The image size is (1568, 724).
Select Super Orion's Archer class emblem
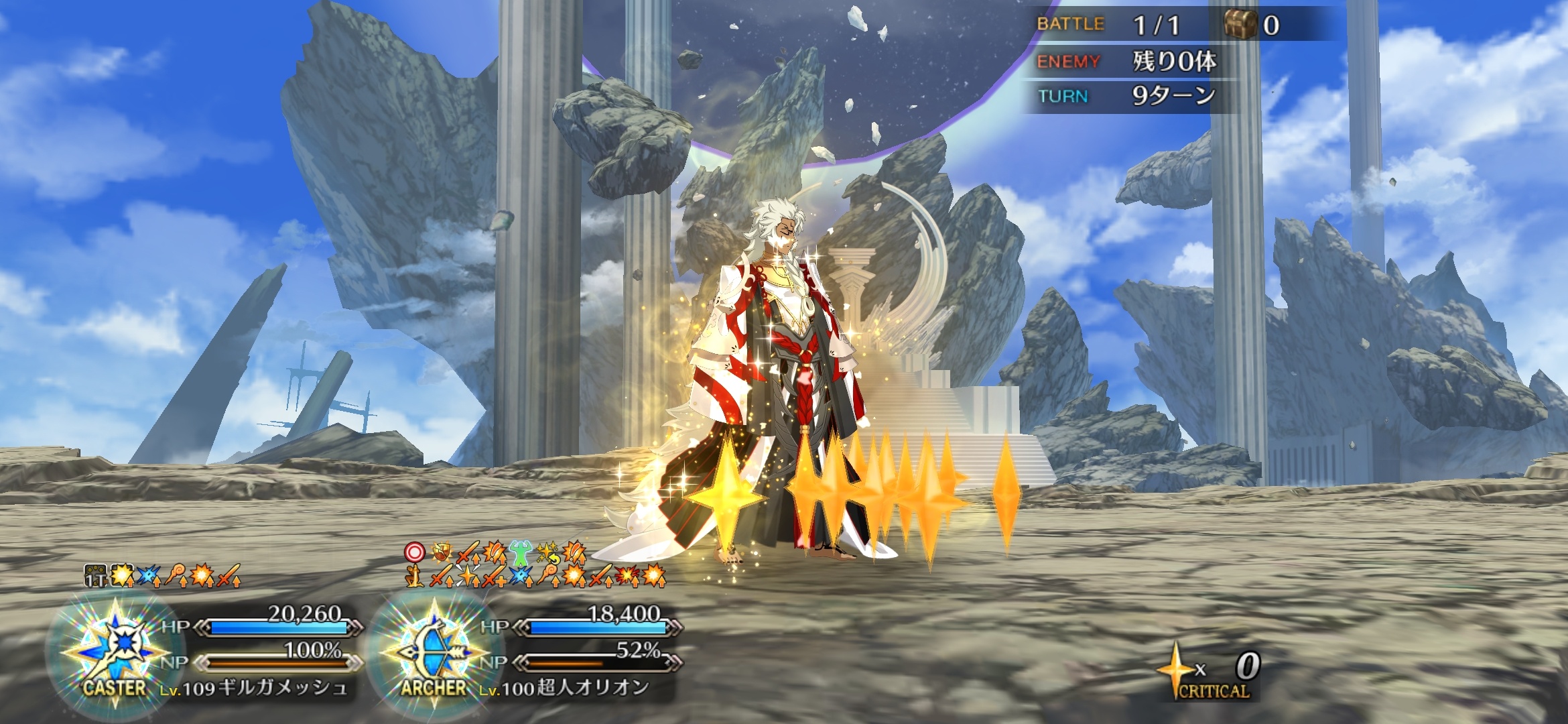[x=434, y=649]
